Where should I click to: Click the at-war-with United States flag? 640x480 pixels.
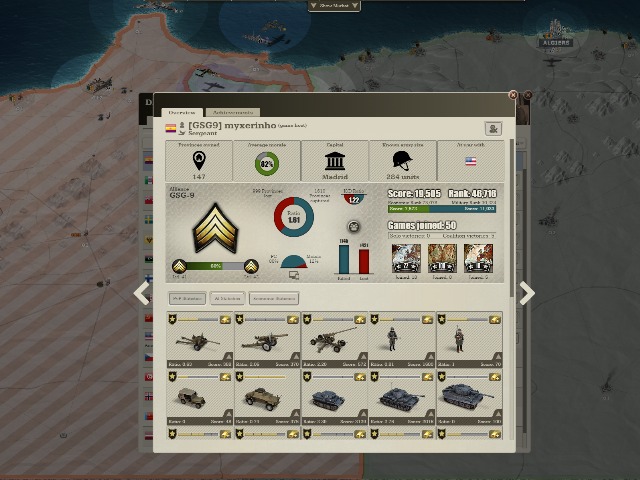point(470,161)
